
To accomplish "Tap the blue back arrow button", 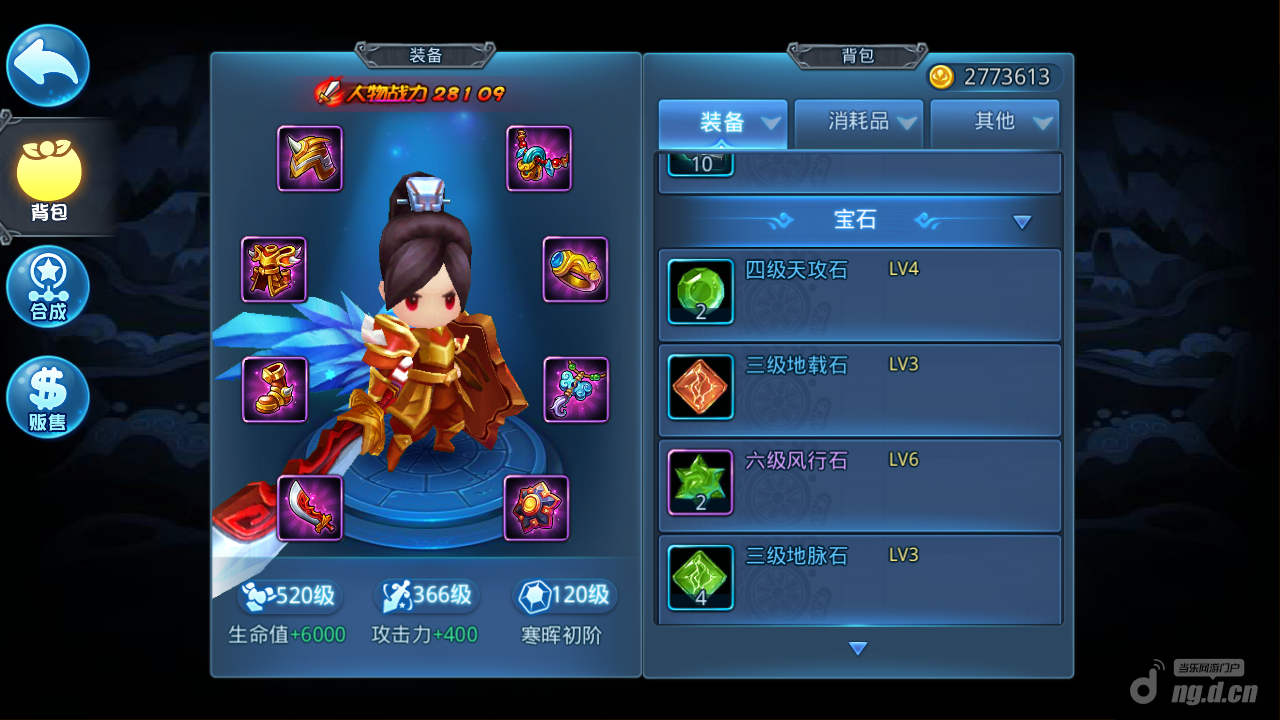I will (48, 65).
